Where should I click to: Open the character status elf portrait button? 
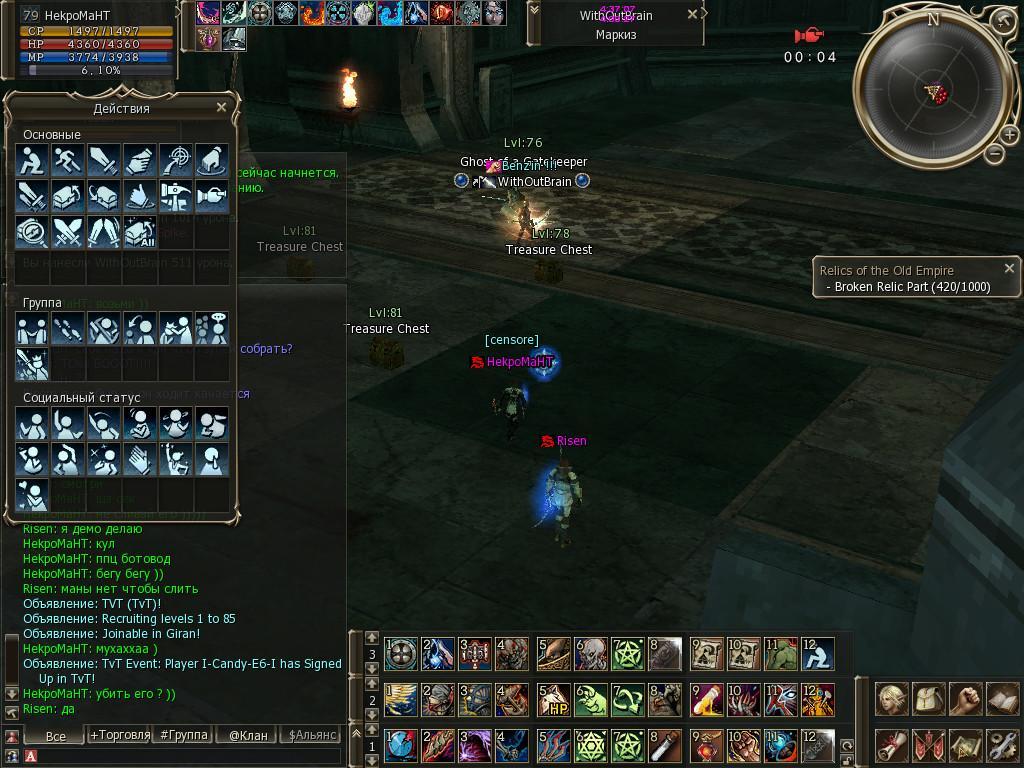click(892, 700)
